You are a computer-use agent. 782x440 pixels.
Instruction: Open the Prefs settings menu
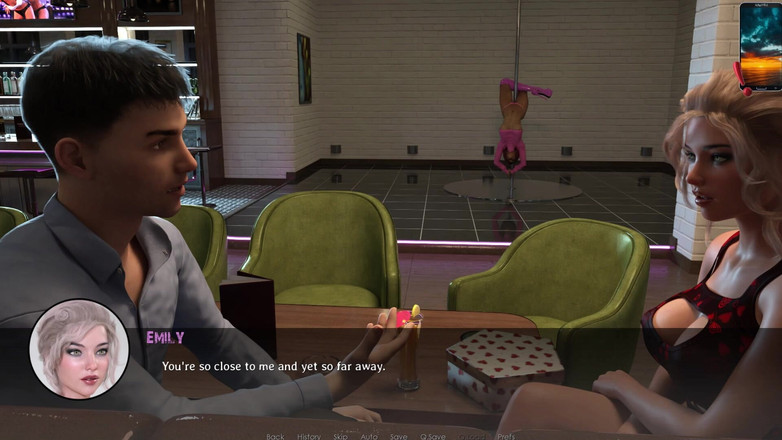(506, 436)
